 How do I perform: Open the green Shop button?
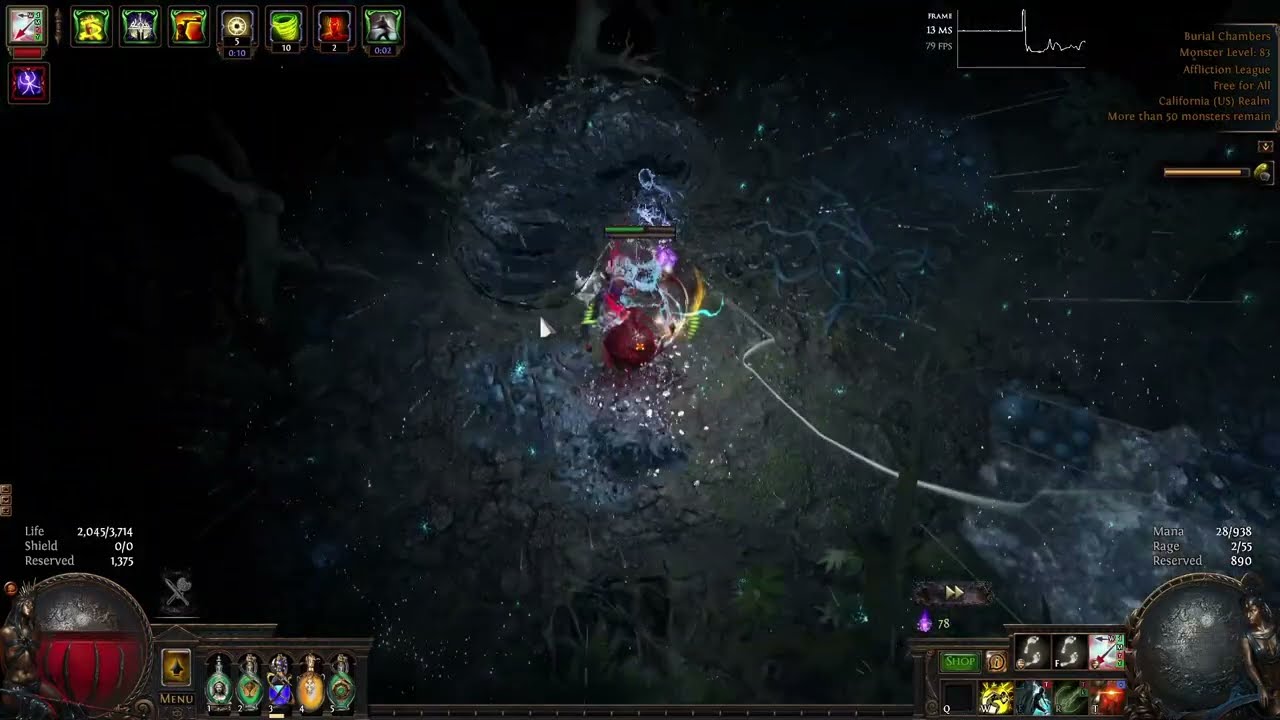click(959, 662)
